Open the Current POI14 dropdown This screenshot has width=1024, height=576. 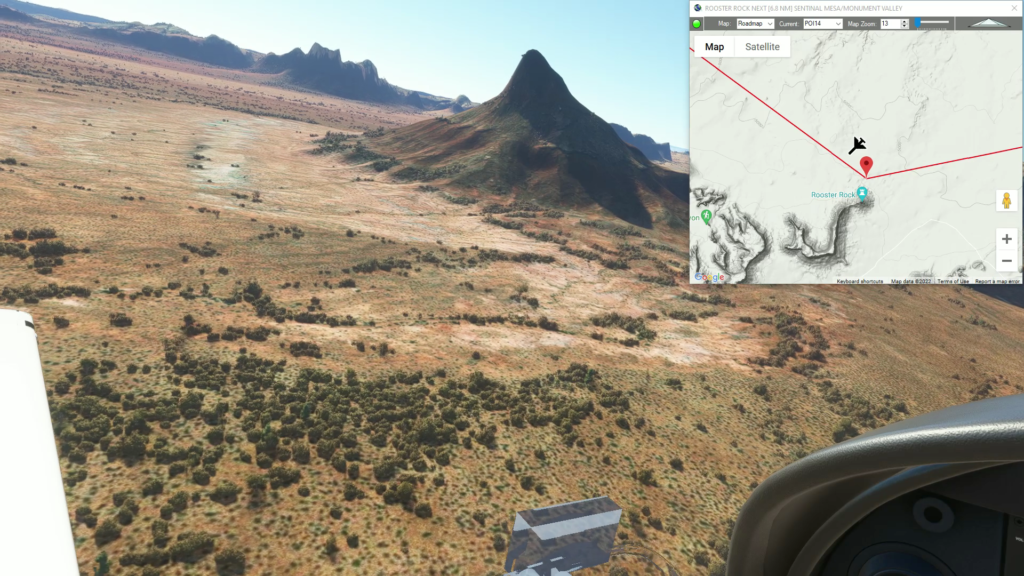pyautogui.click(x=823, y=23)
